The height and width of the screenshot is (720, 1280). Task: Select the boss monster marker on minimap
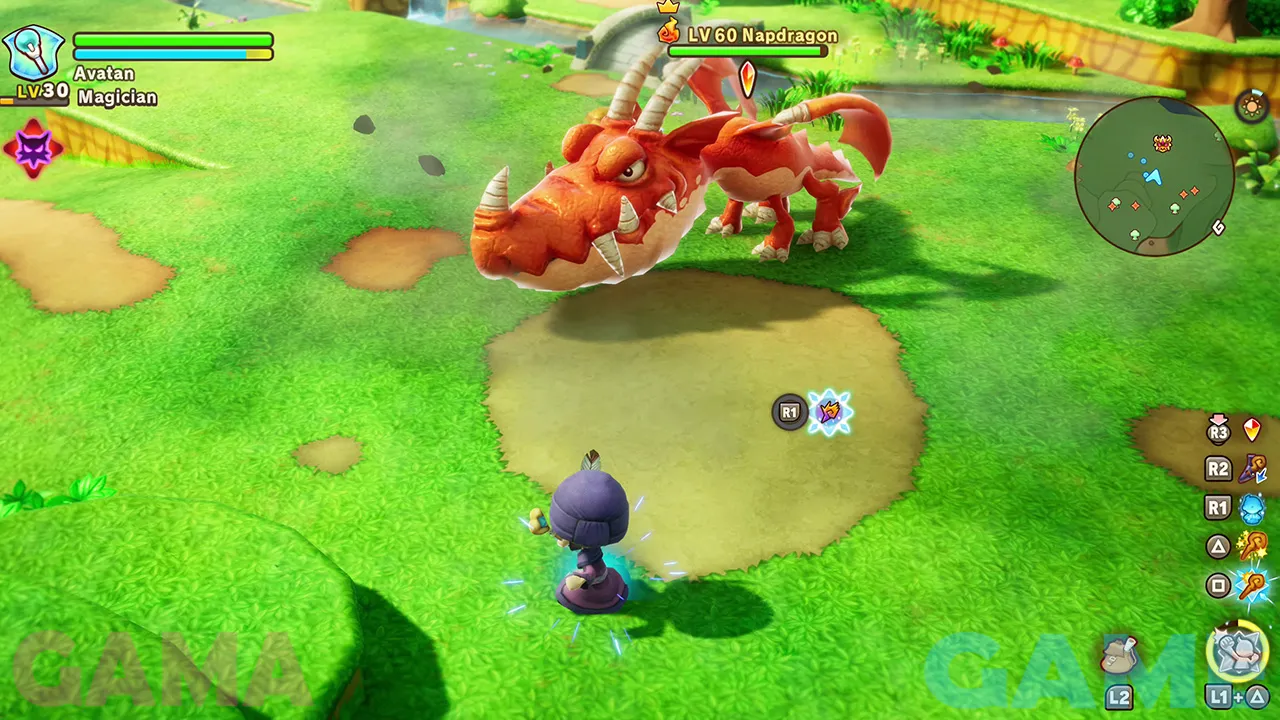tap(1162, 143)
